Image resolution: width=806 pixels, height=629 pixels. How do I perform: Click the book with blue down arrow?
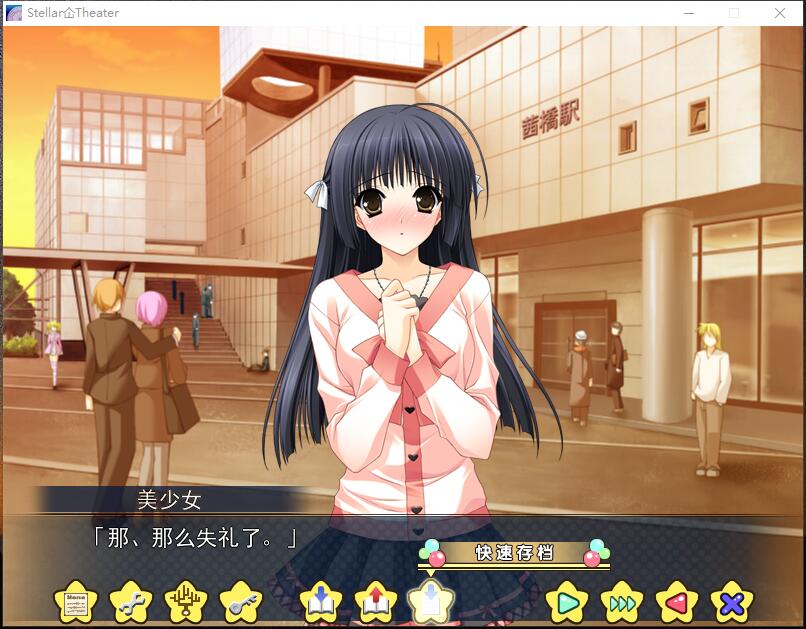point(321,603)
